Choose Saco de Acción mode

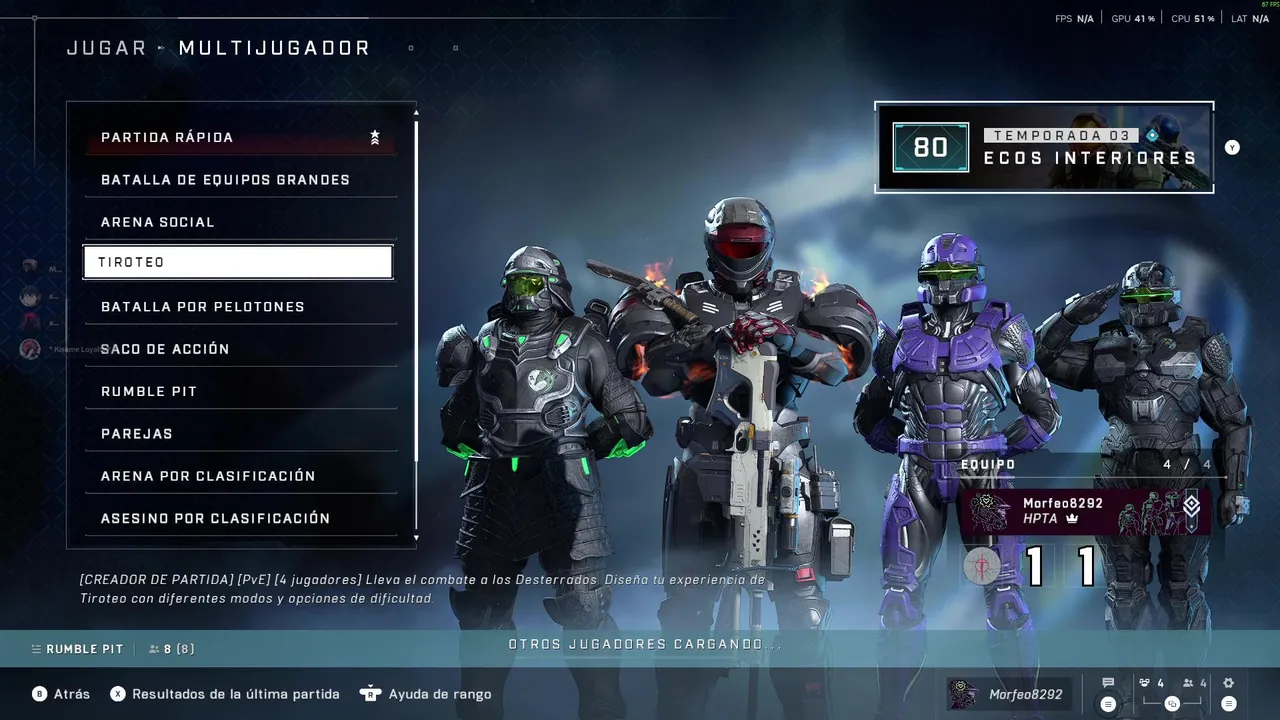click(240, 349)
